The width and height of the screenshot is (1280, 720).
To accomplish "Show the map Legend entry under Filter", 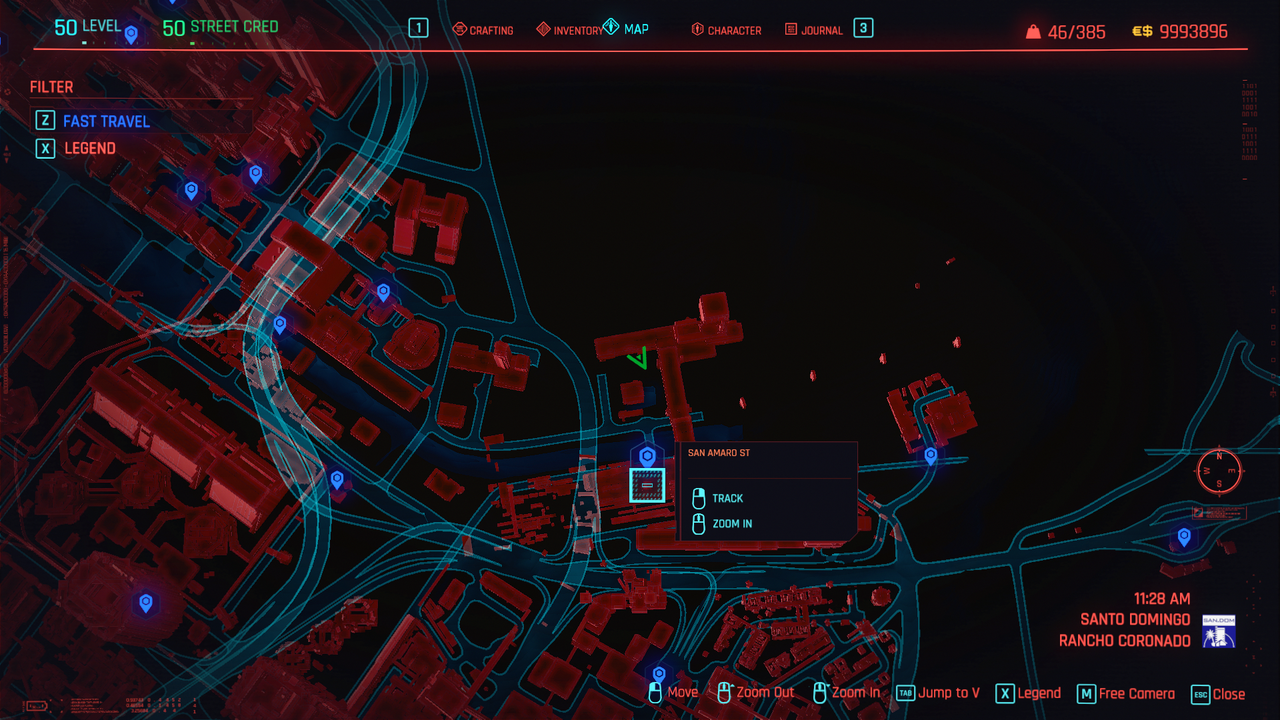I will (89, 148).
